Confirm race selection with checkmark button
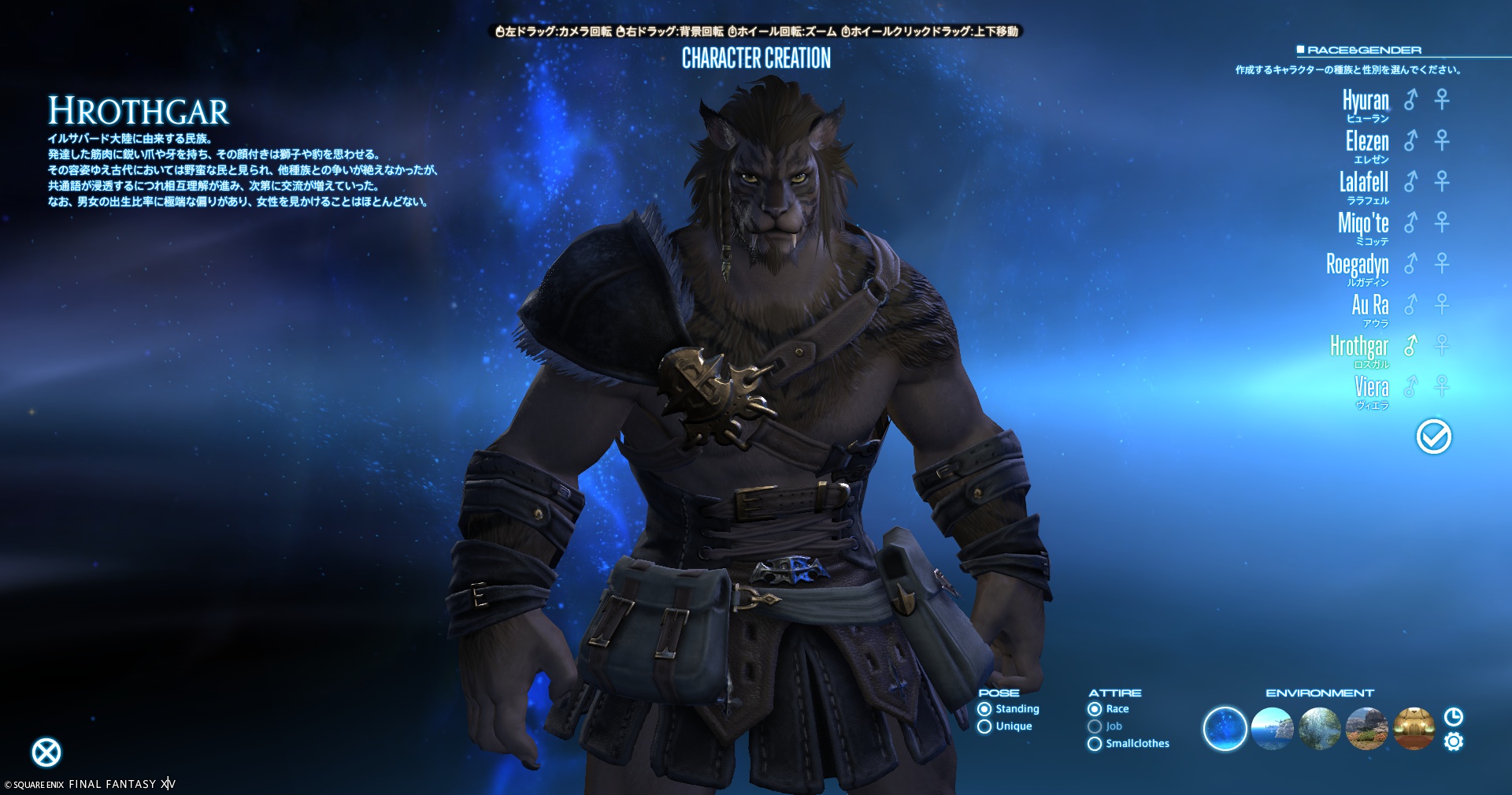Image resolution: width=1512 pixels, height=795 pixels. 1433,437
